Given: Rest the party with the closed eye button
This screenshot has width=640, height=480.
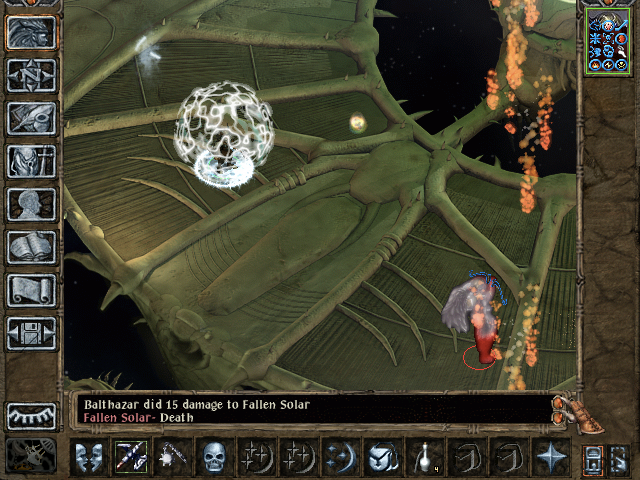Looking at the screenshot, I should [31, 416].
